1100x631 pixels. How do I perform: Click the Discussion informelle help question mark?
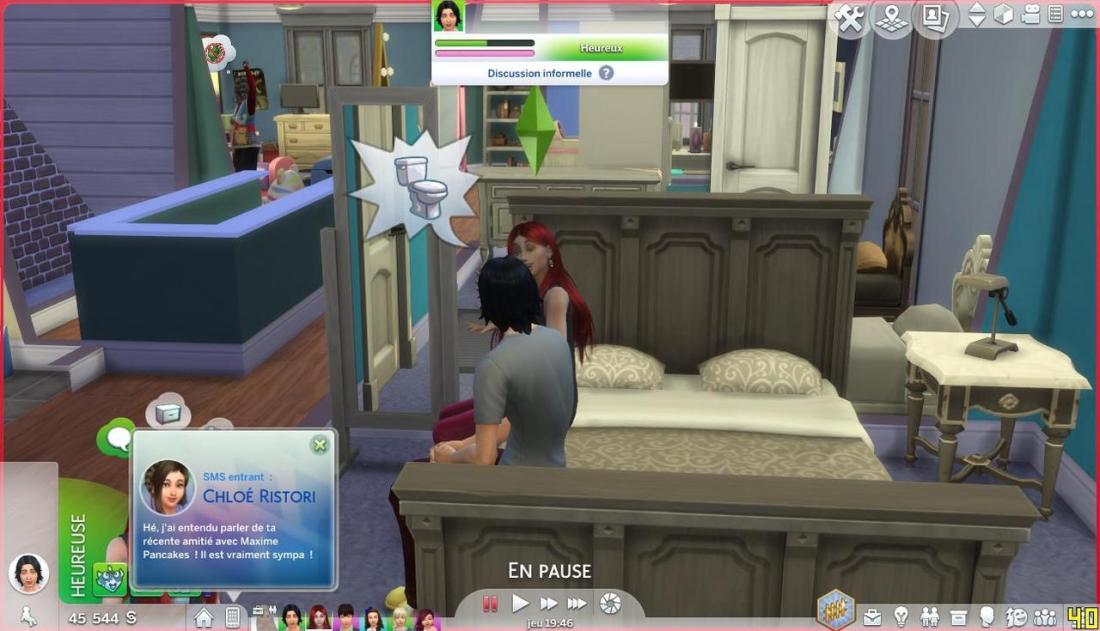606,73
